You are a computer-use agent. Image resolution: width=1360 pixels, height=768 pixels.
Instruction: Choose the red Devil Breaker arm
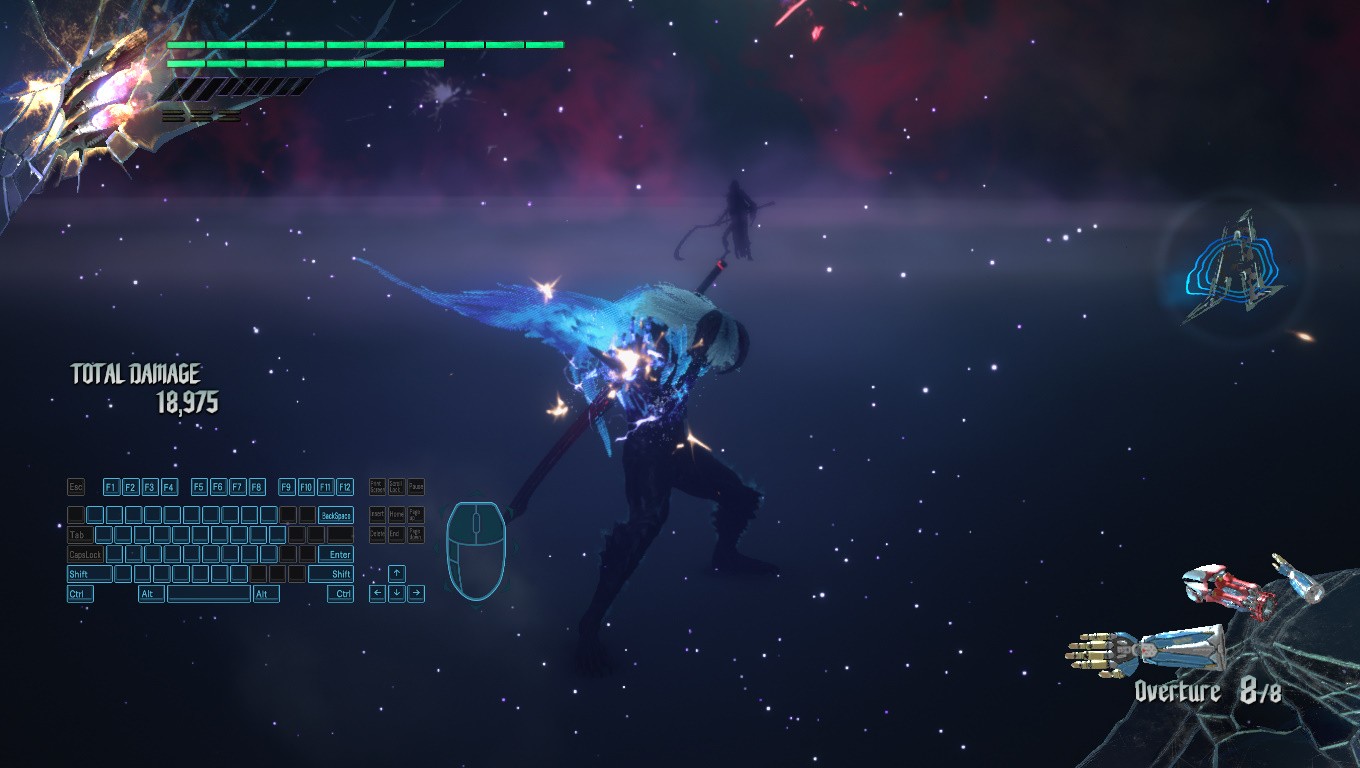[x=1227, y=590]
